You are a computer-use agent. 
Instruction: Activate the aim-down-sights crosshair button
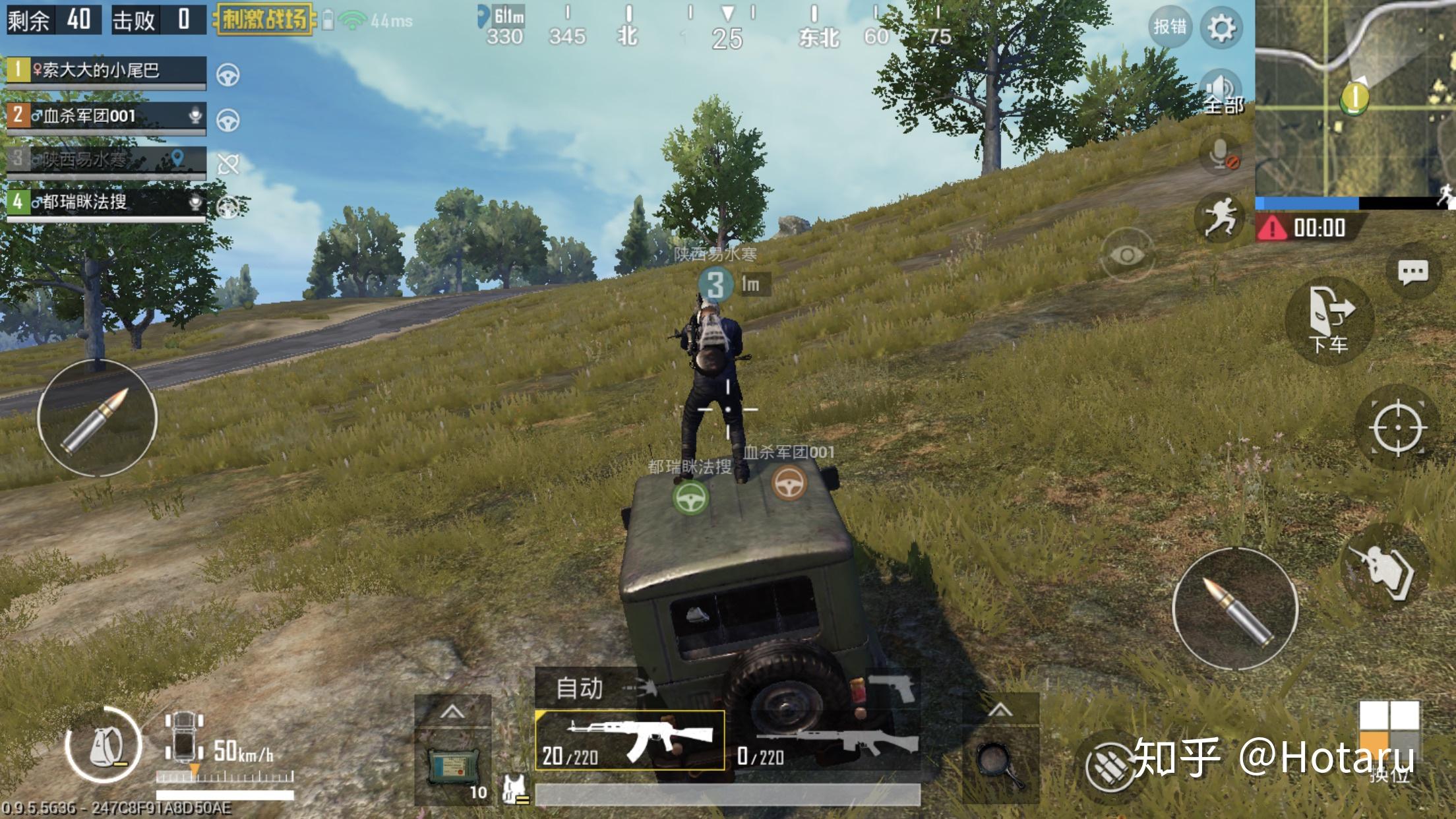(x=1397, y=428)
